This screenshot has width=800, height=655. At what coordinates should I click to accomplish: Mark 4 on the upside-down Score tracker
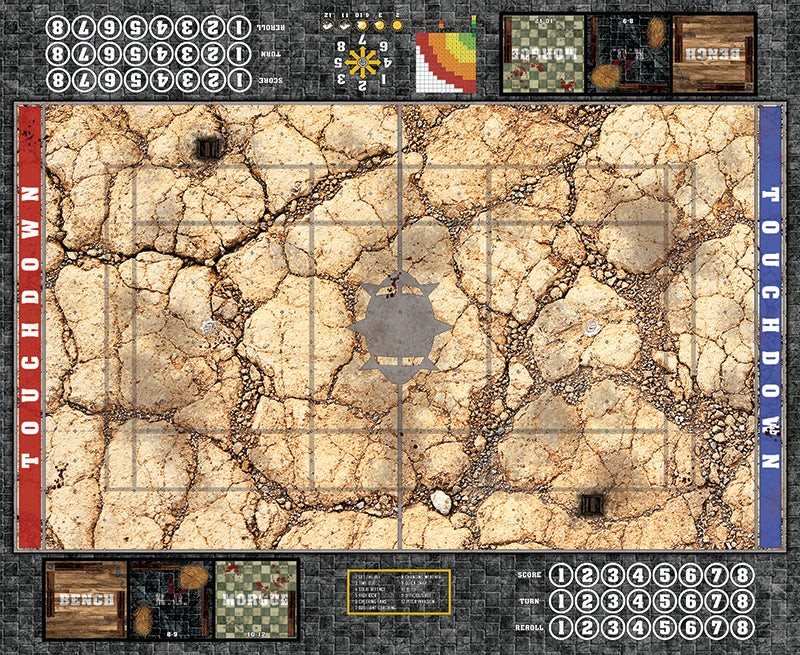[x=161, y=79]
